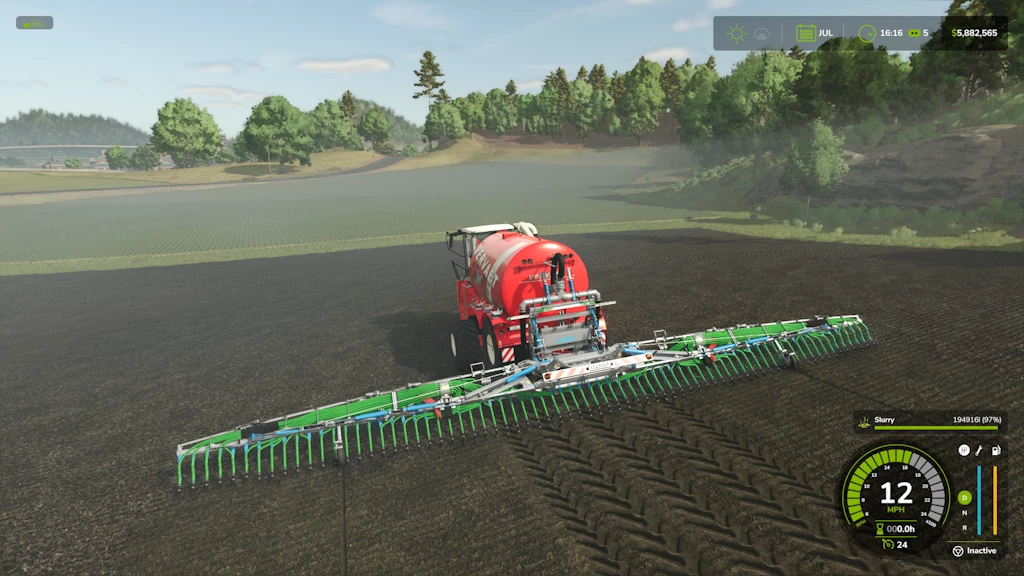Screen dimensions: 1024x576
Task: Click the fuel pump icon
Action: 996,451
